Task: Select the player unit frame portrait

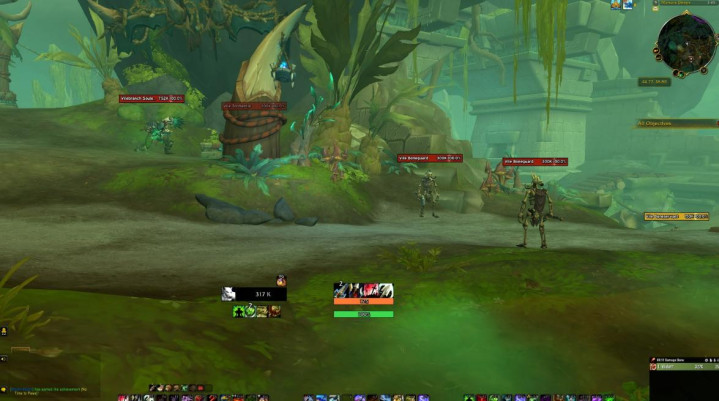Action: pyautogui.click(x=228, y=294)
